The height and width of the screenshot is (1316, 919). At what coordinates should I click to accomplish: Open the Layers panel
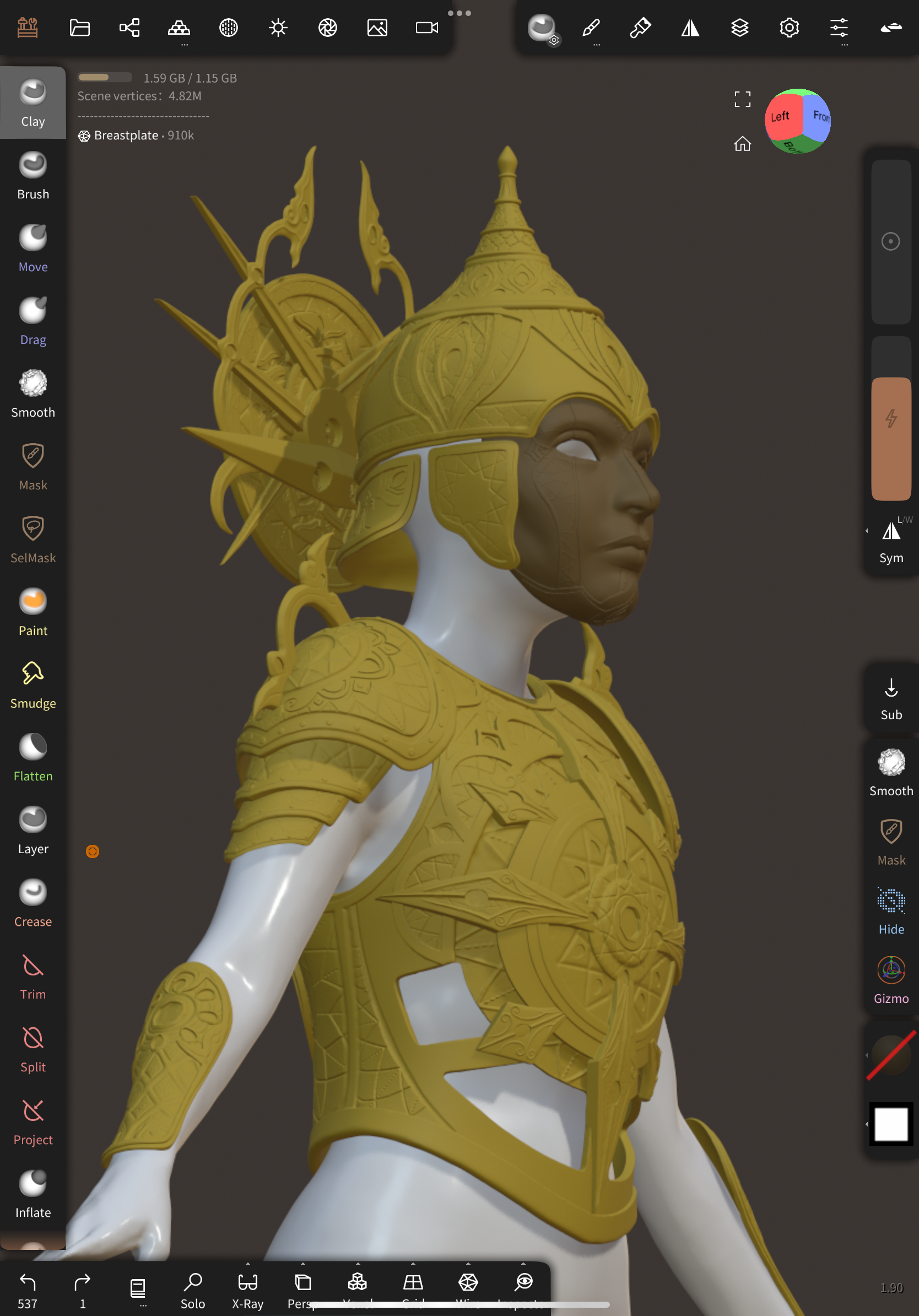[x=740, y=27]
